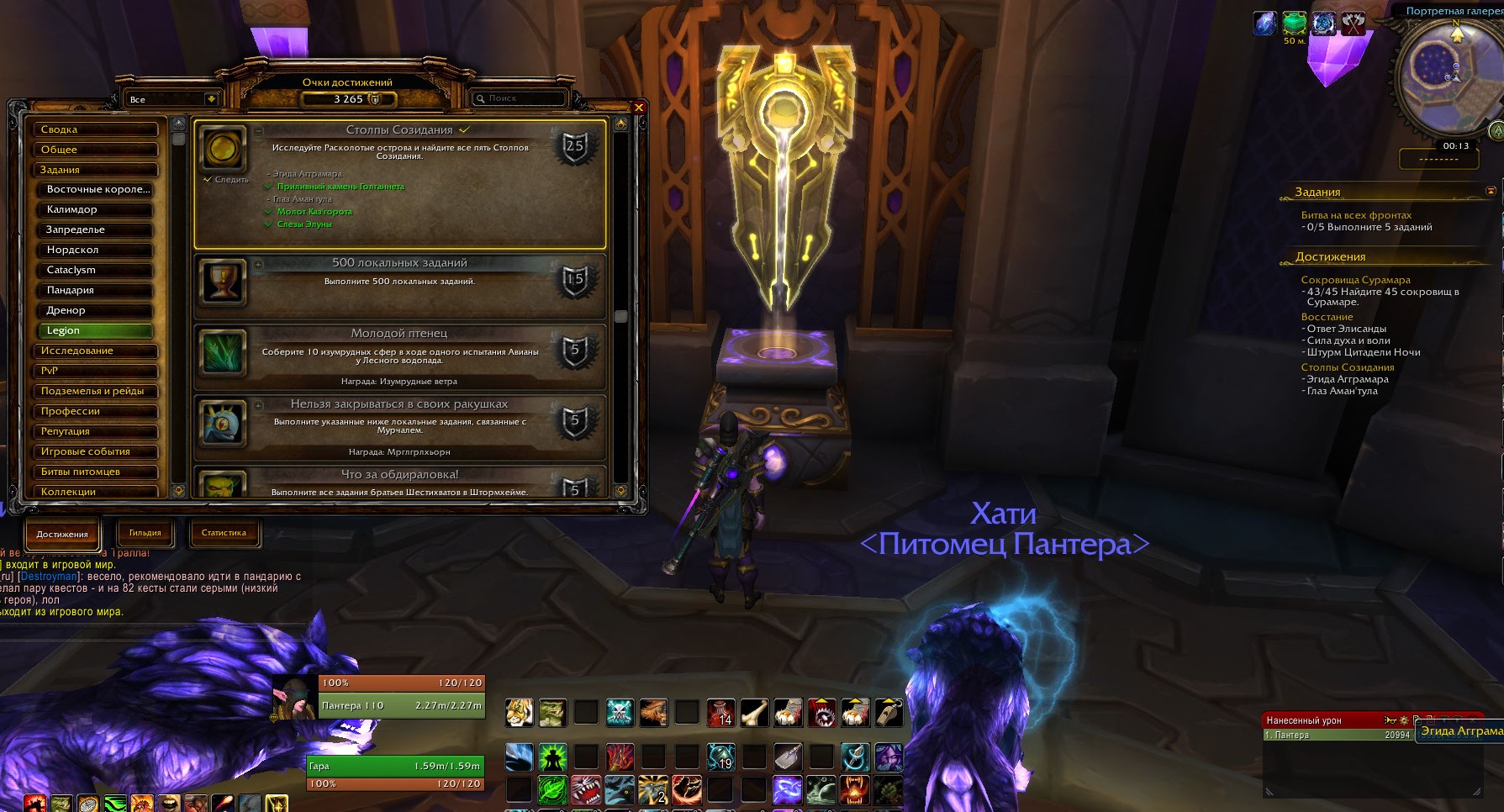Screen dimensions: 1504x812
Task: Toggle the Следить tracking checkbox
Action: coord(208,180)
